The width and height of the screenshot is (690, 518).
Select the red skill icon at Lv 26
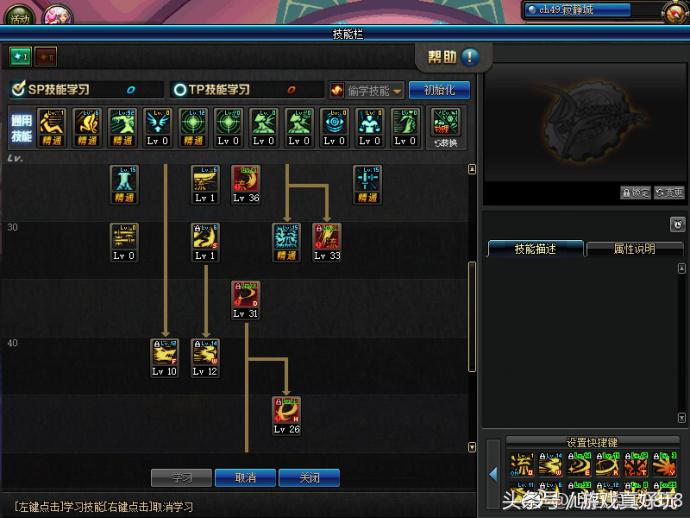[x=287, y=411]
